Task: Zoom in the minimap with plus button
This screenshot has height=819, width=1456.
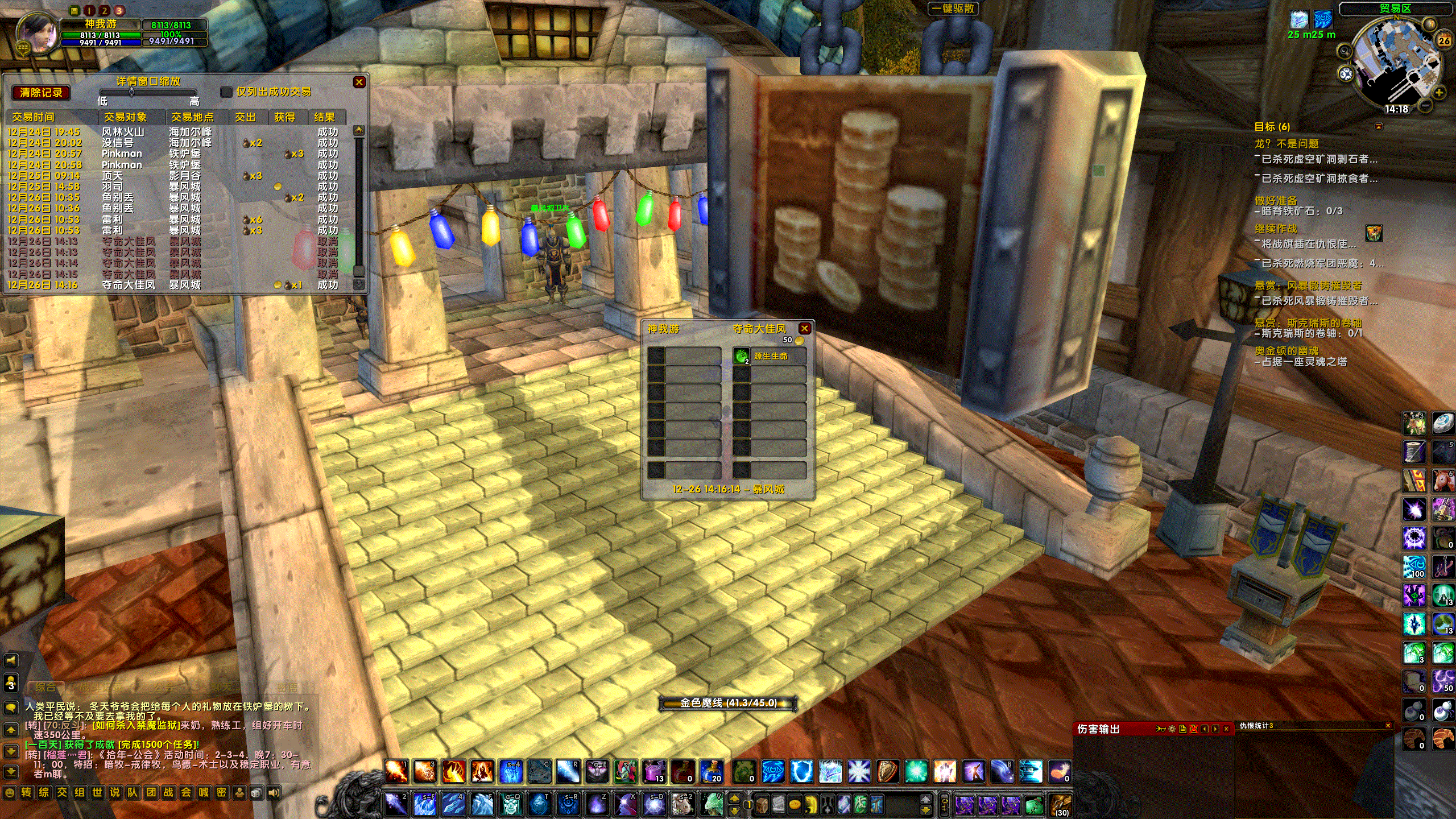Action: 1440,92
